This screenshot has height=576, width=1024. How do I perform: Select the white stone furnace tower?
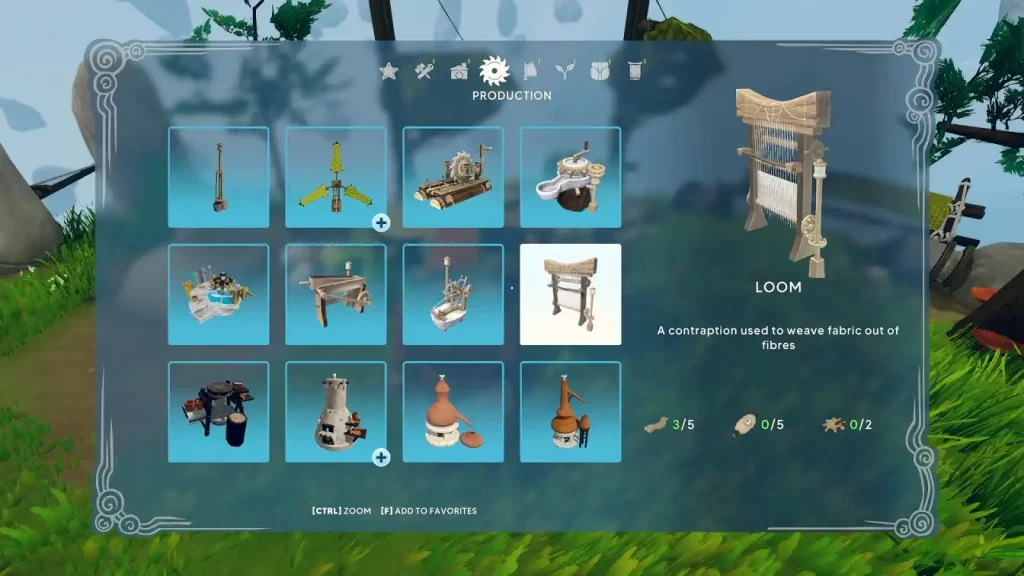click(336, 411)
